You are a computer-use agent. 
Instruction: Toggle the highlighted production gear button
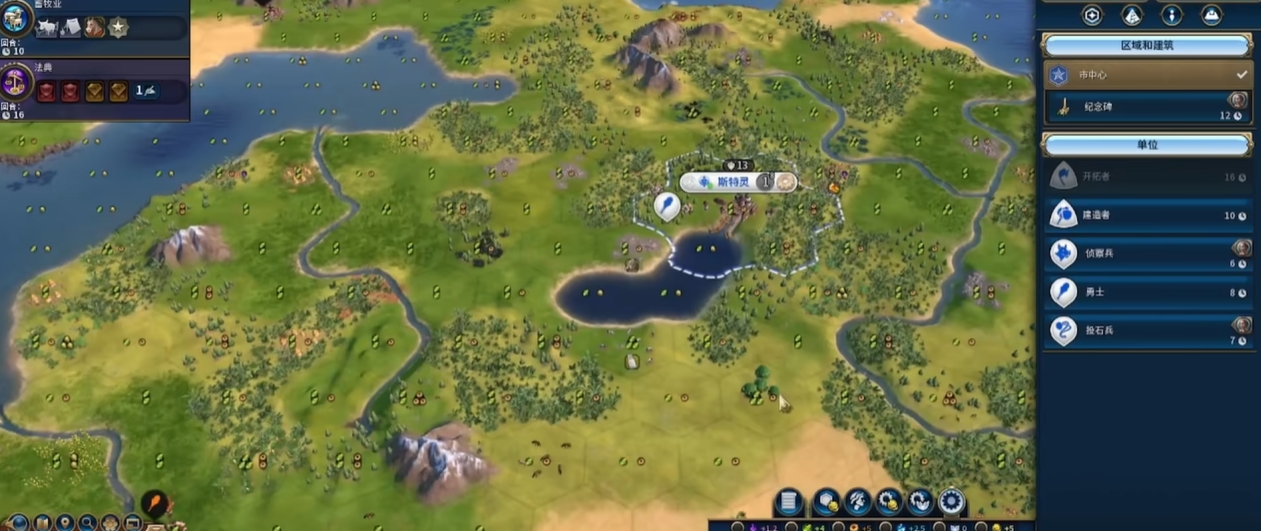[x=951, y=502]
